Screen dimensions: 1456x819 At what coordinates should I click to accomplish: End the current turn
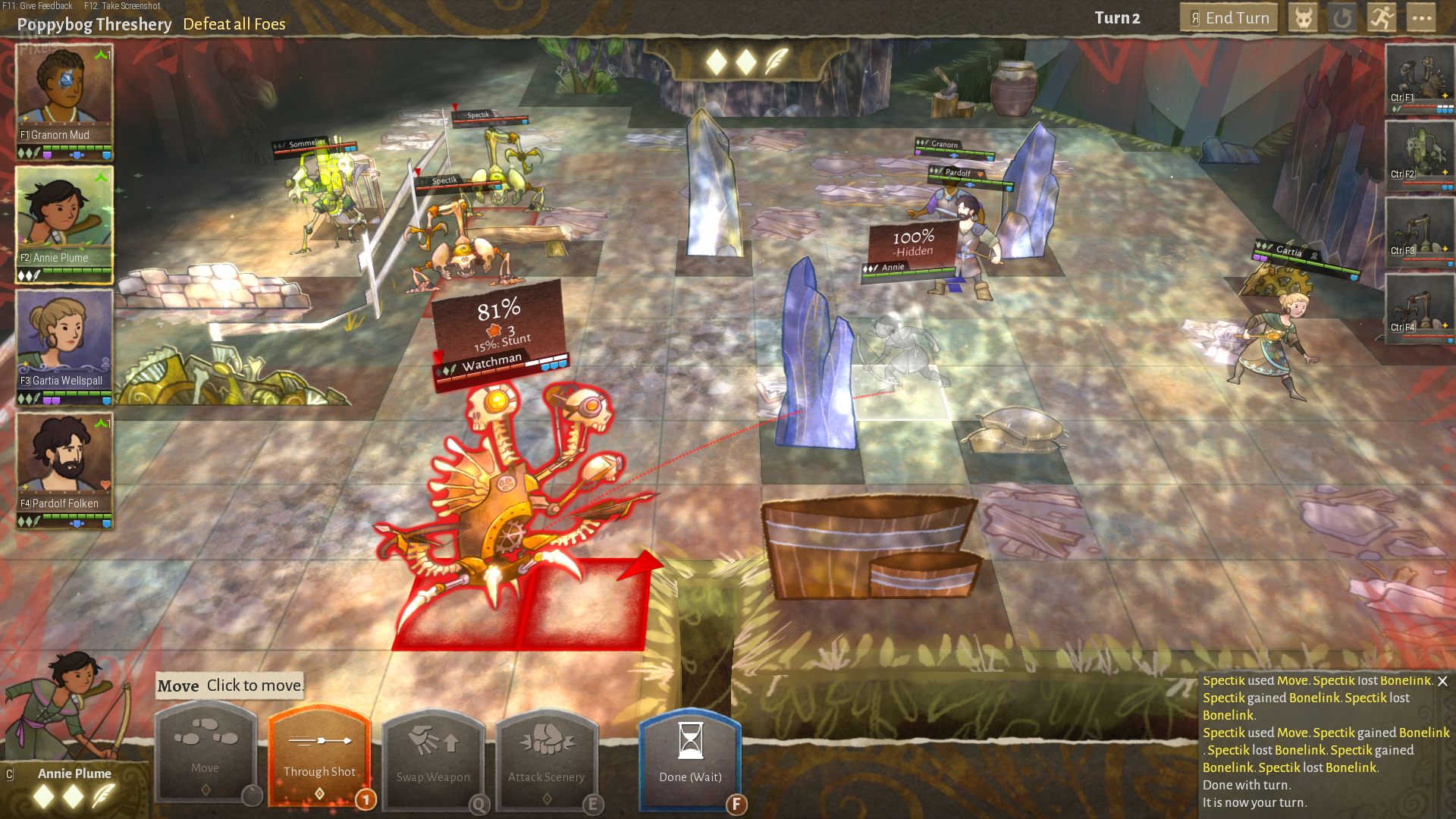coord(1228,18)
